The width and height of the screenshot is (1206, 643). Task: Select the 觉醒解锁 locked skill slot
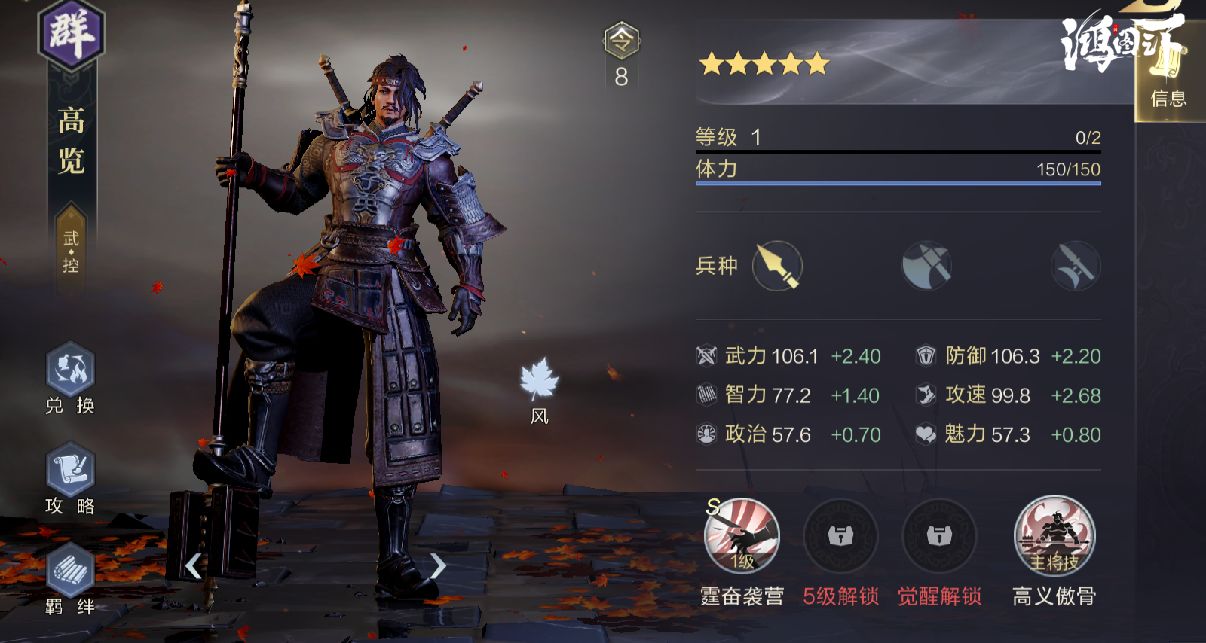pos(940,536)
